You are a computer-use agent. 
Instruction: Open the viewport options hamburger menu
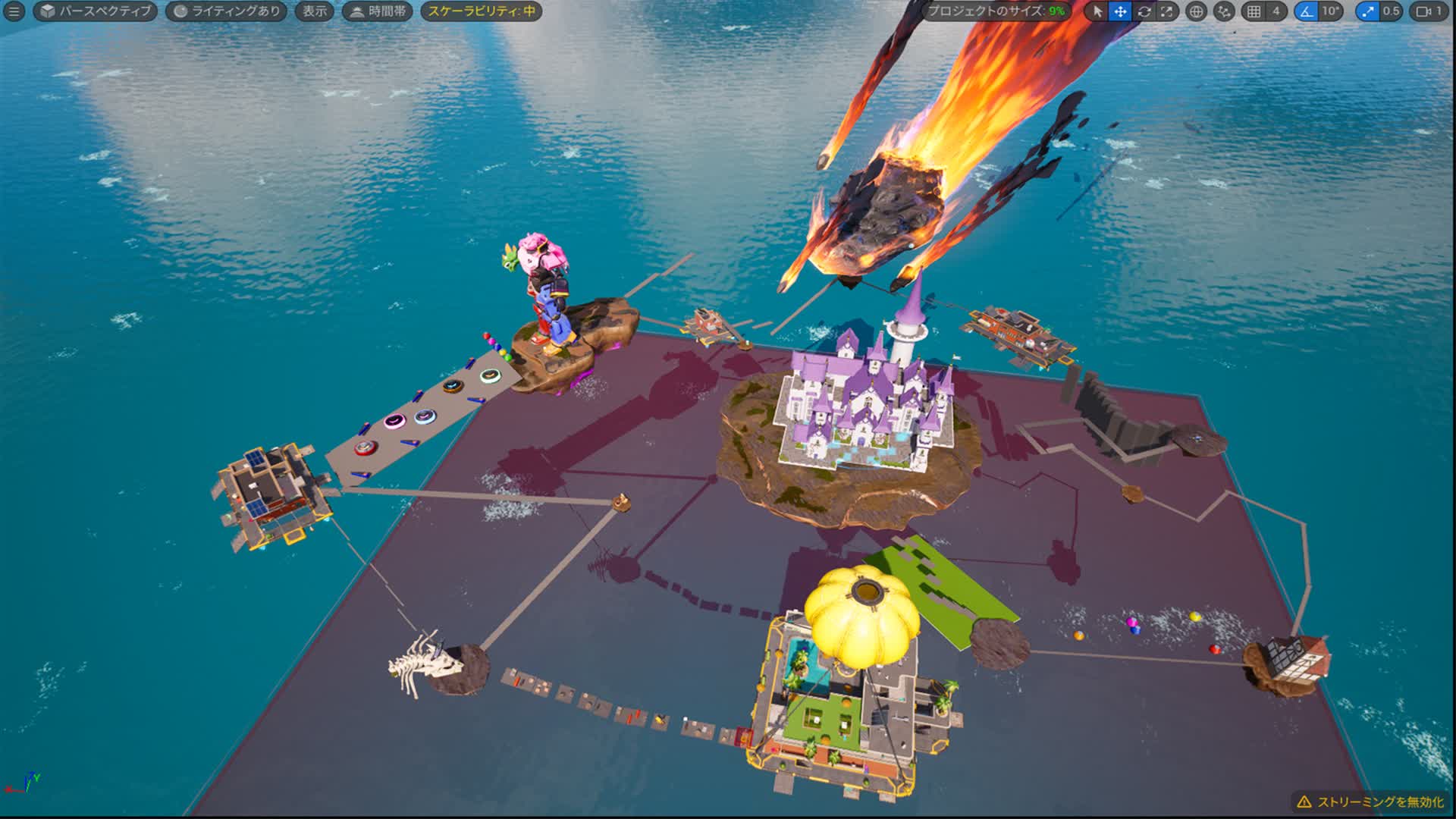coord(14,11)
